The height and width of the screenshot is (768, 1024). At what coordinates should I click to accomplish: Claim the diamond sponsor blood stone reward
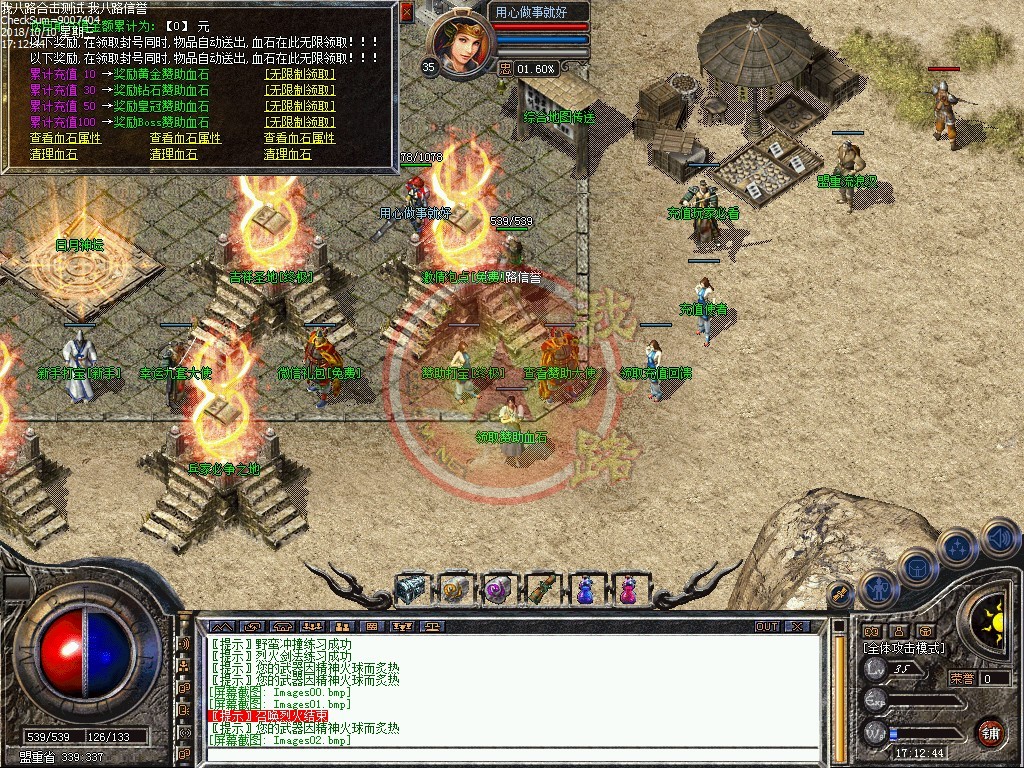300,90
